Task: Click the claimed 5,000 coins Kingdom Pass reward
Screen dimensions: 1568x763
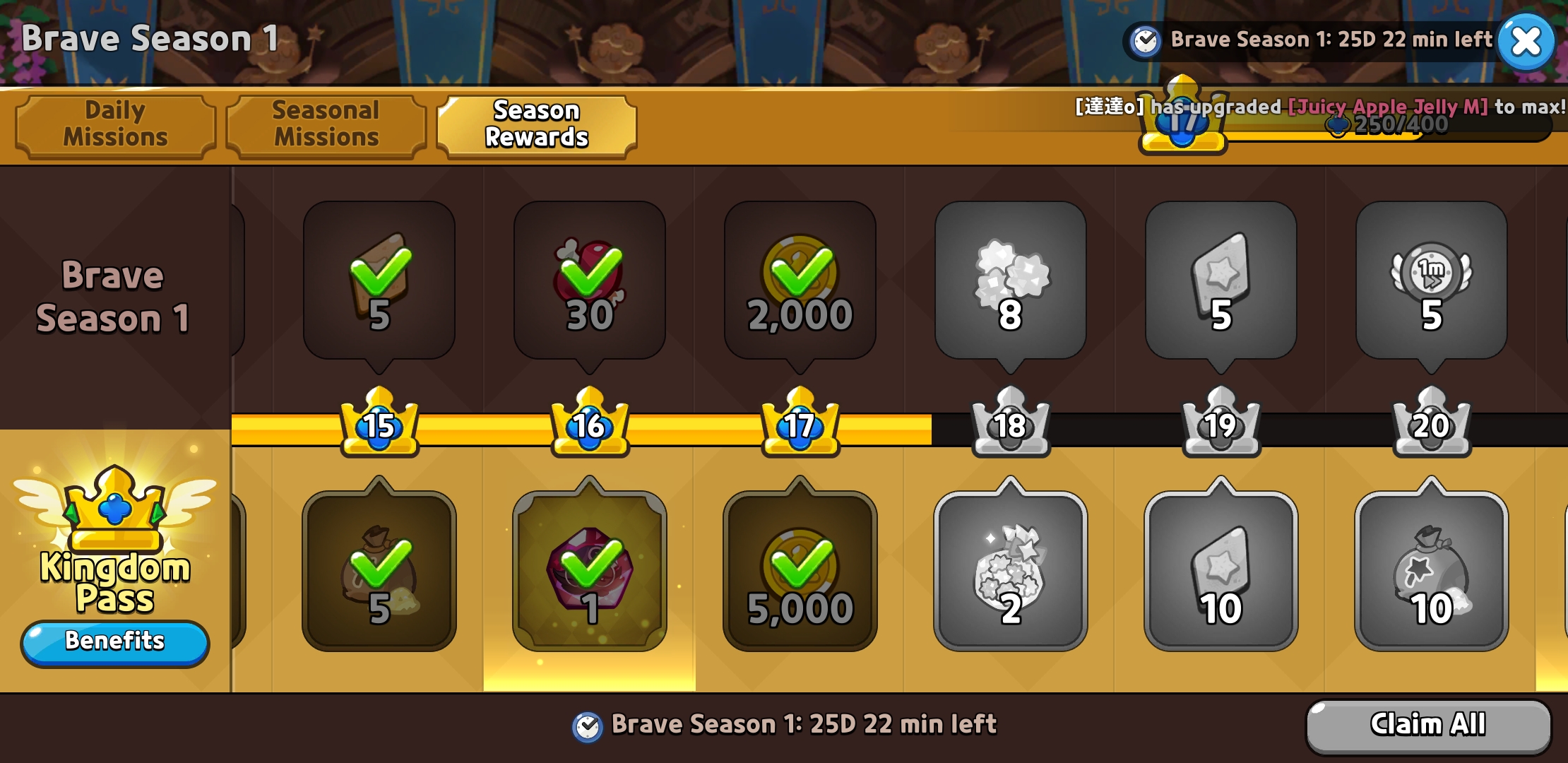Action: pos(800,571)
